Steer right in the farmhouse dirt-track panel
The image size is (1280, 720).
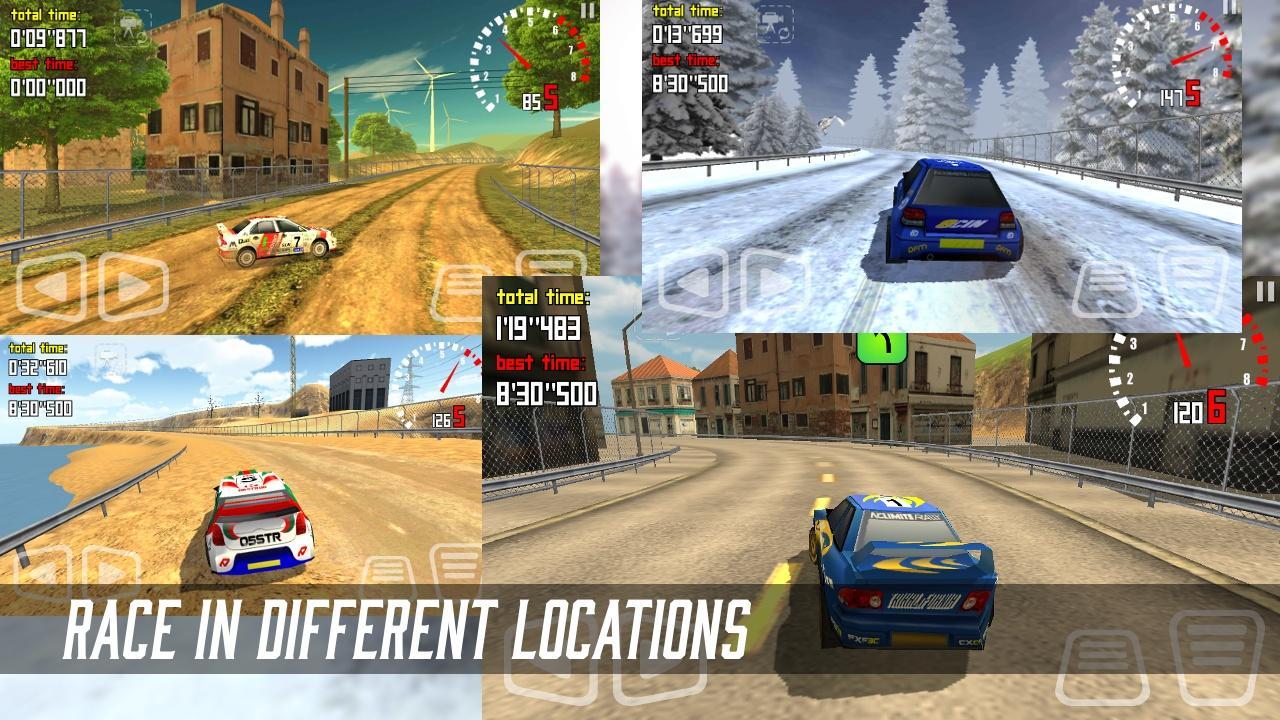coord(132,287)
